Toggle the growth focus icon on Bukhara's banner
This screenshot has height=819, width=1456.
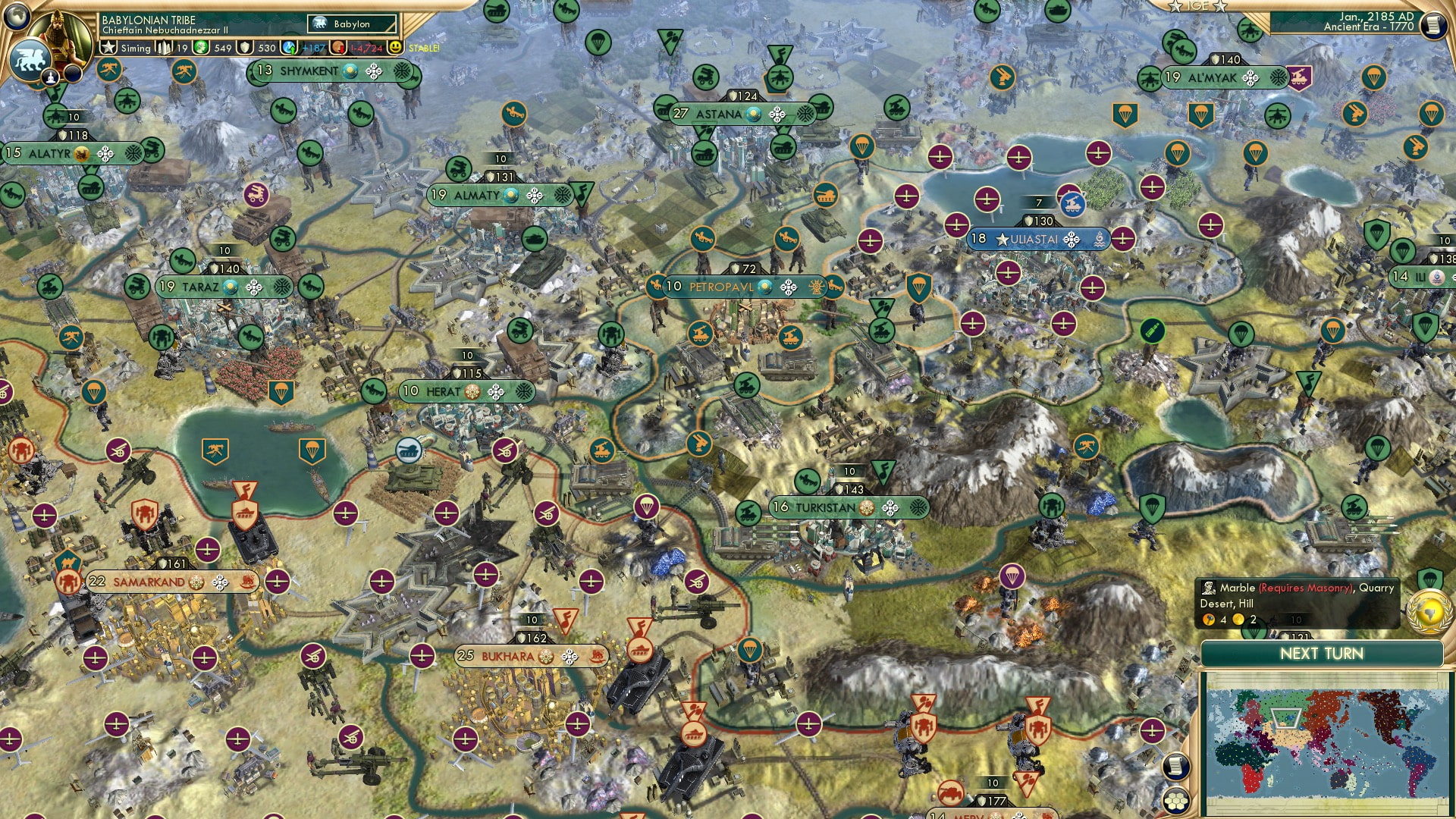click(x=570, y=657)
